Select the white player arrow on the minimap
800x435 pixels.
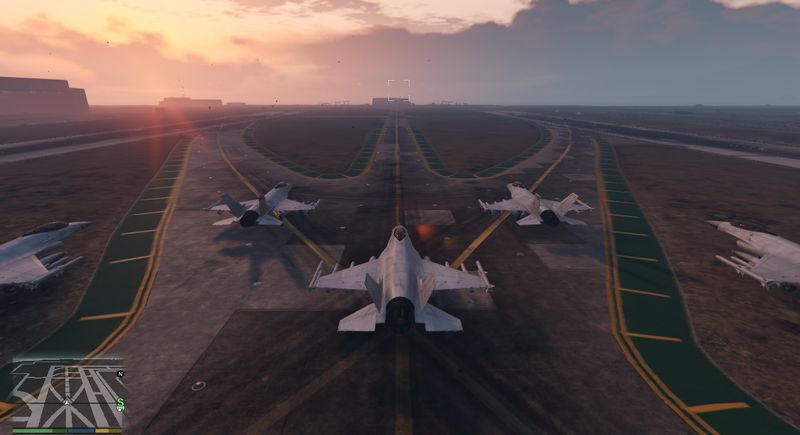click(68, 402)
